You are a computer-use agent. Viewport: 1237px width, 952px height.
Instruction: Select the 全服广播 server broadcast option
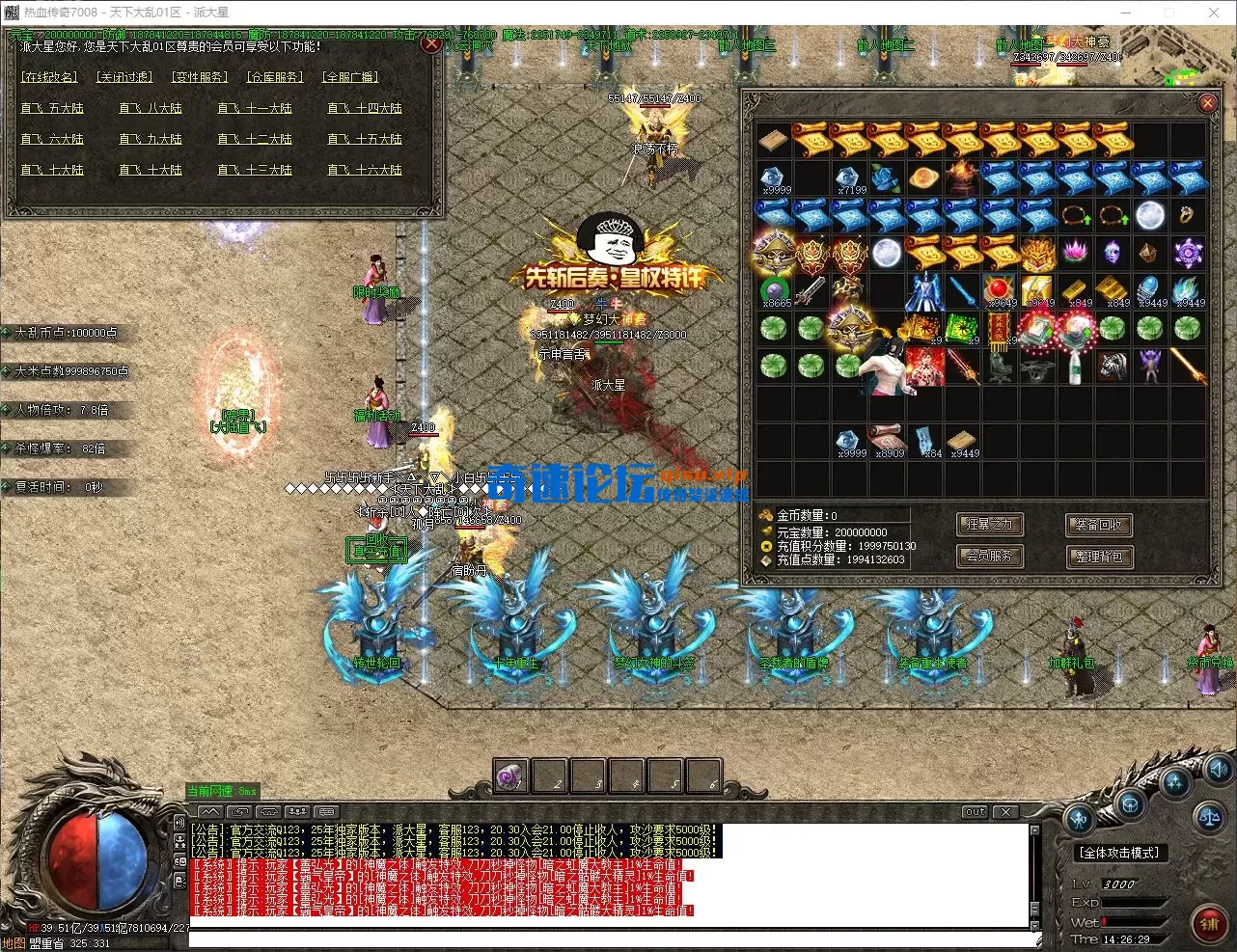pos(350,77)
